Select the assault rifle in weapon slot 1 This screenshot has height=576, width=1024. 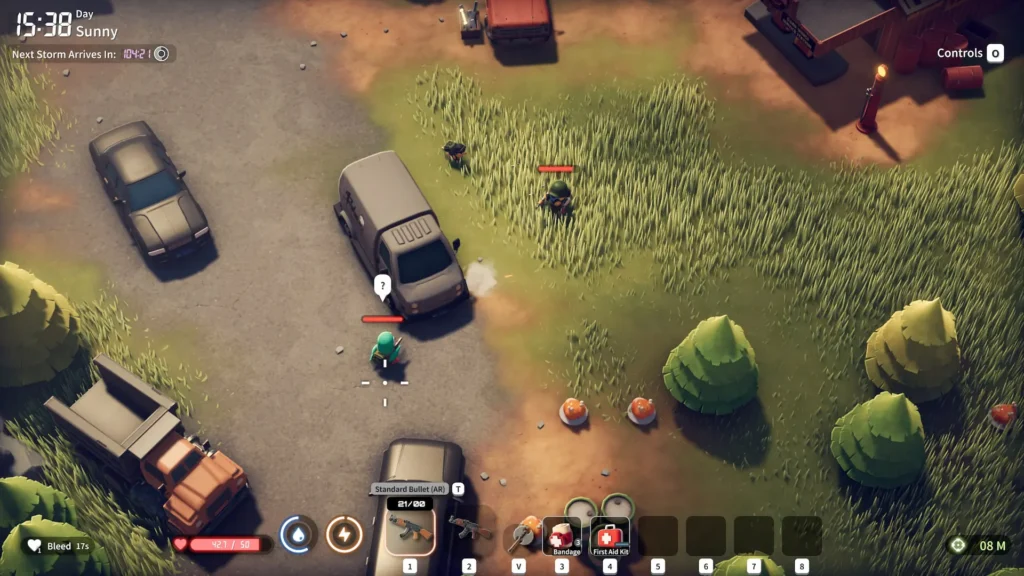[409, 530]
